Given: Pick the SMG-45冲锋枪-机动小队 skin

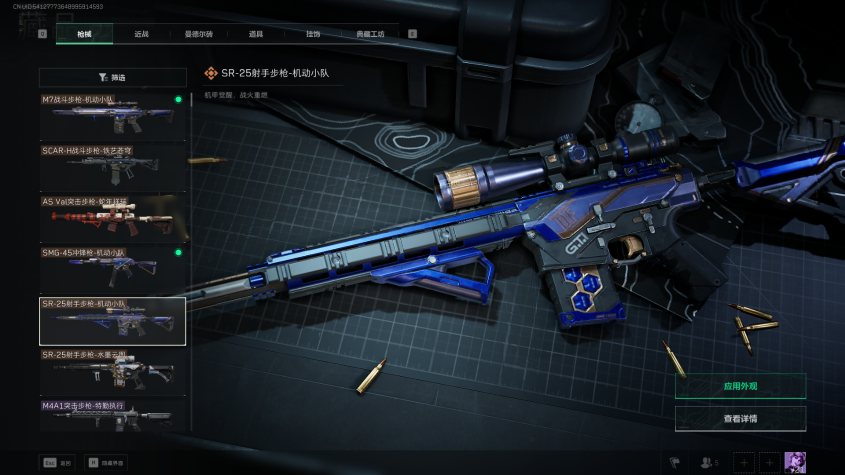Looking at the screenshot, I should click(112, 269).
